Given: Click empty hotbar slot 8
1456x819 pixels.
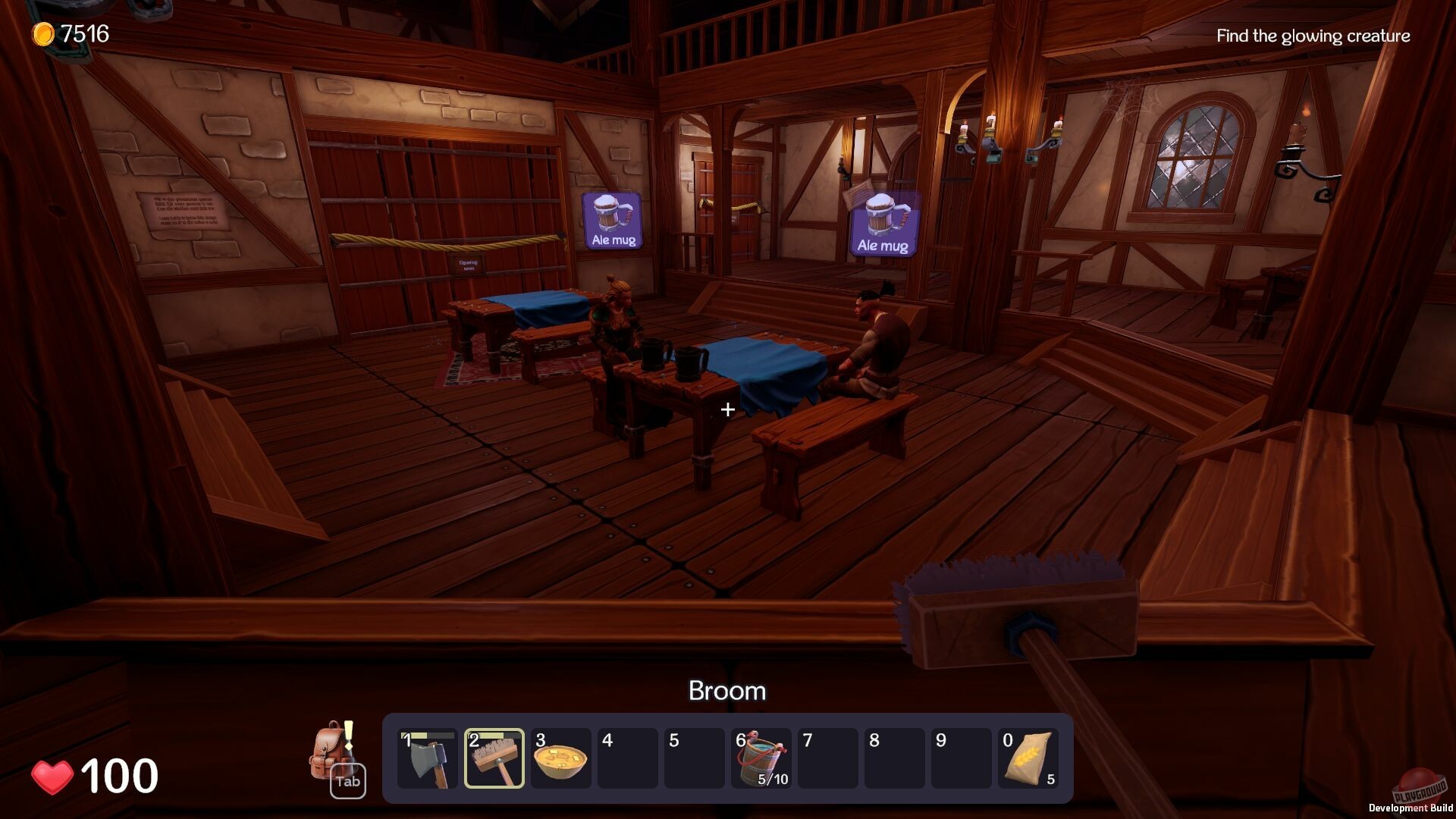Looking at the screenshot, I should tap(893, 758).
